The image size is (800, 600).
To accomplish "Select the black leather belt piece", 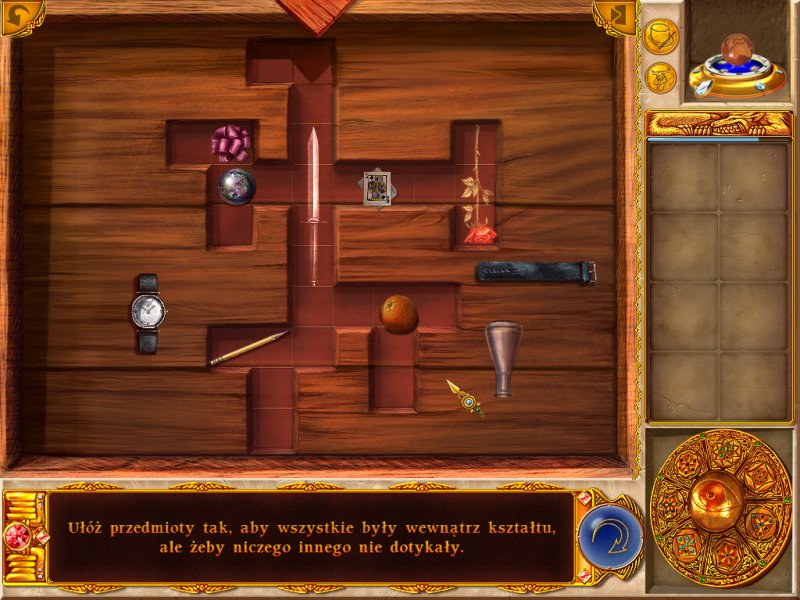I will pos(536,271).
